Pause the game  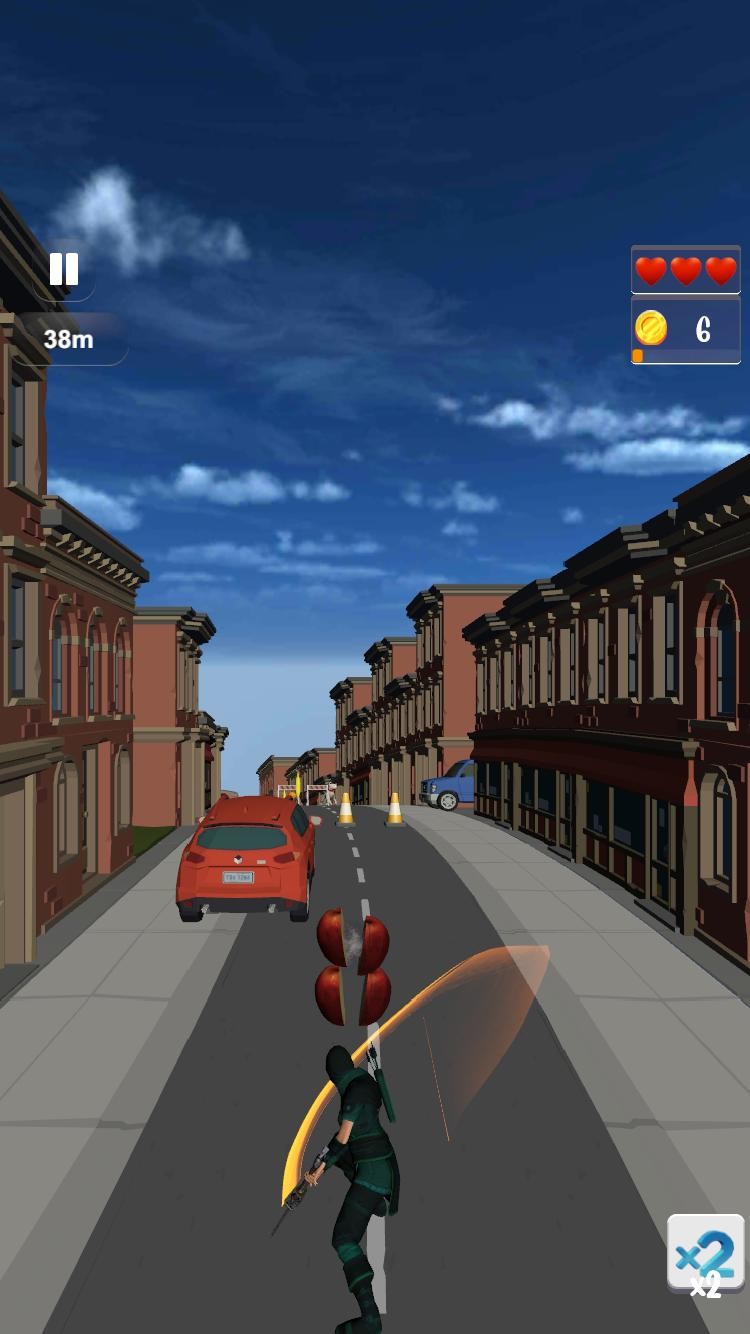pos(64,269)
